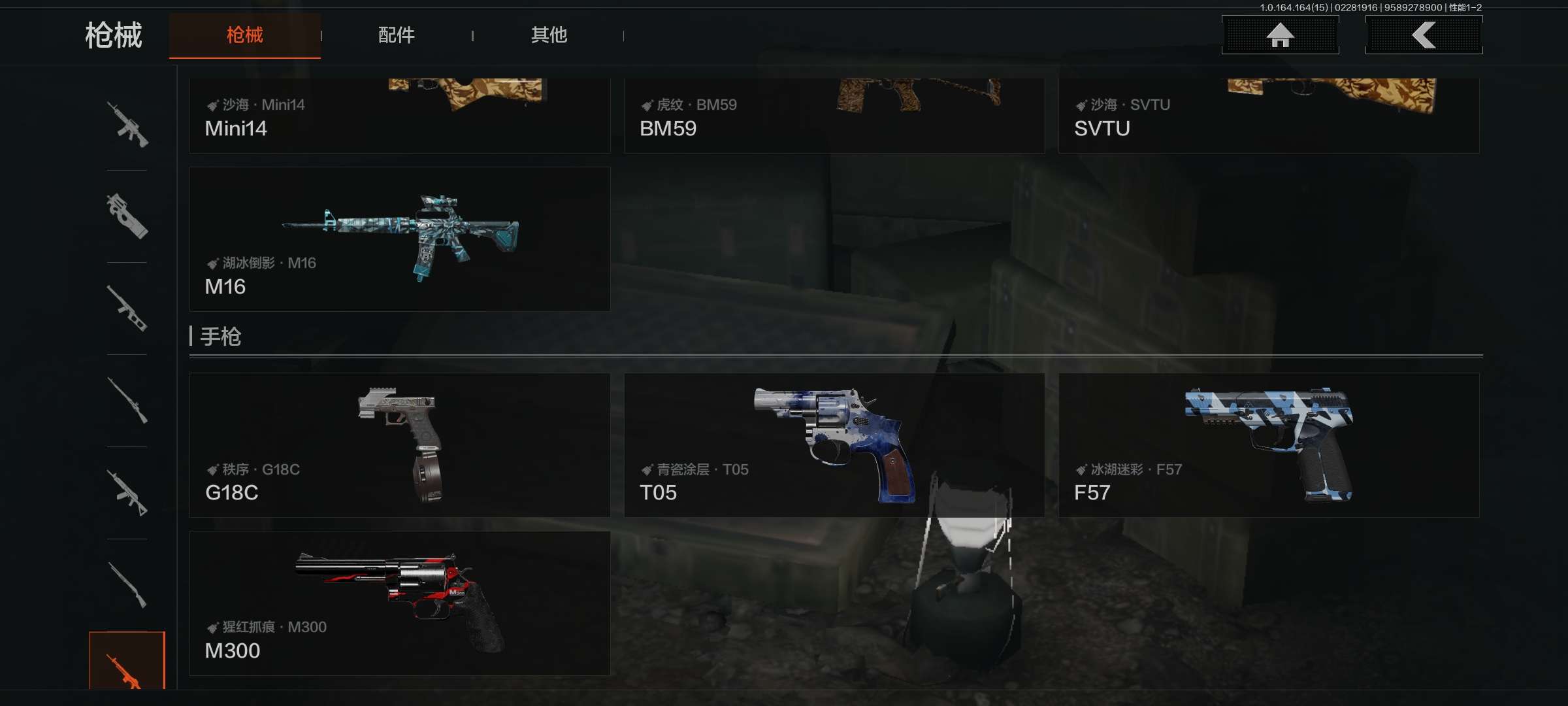Click the back arrow button

pos(1424,35)
